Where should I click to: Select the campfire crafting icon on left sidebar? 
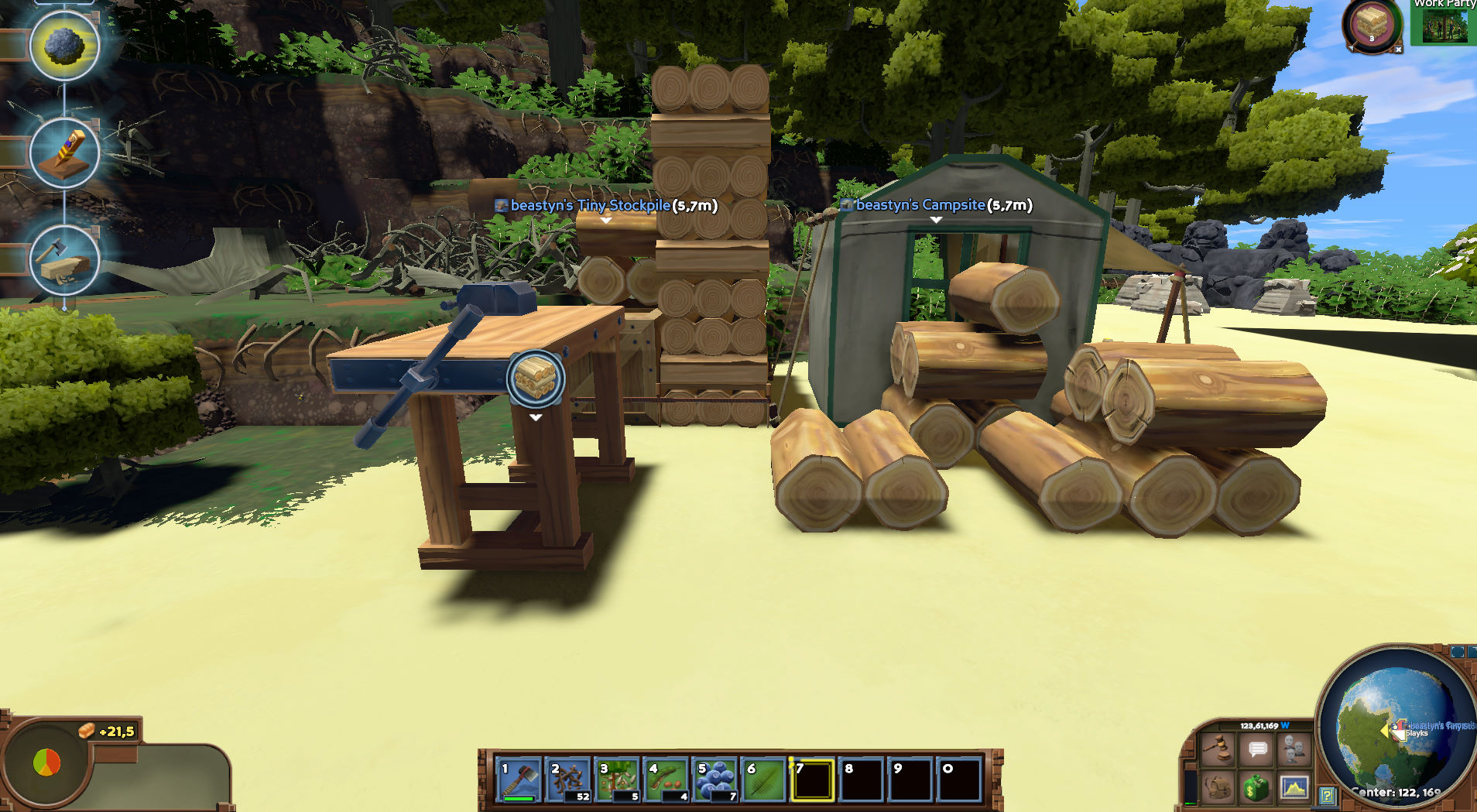click(65, 153)
